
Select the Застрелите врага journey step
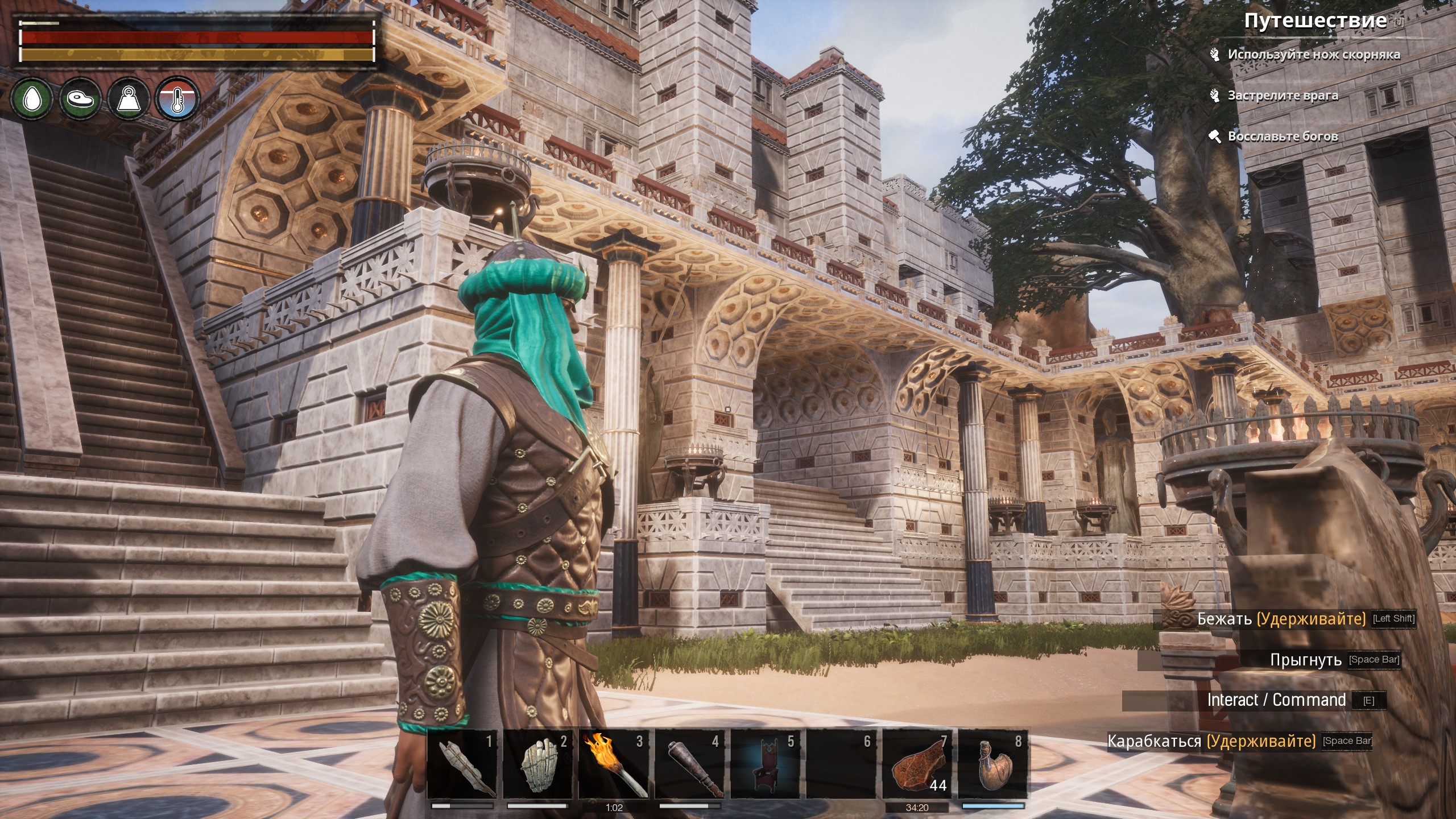1283,96
